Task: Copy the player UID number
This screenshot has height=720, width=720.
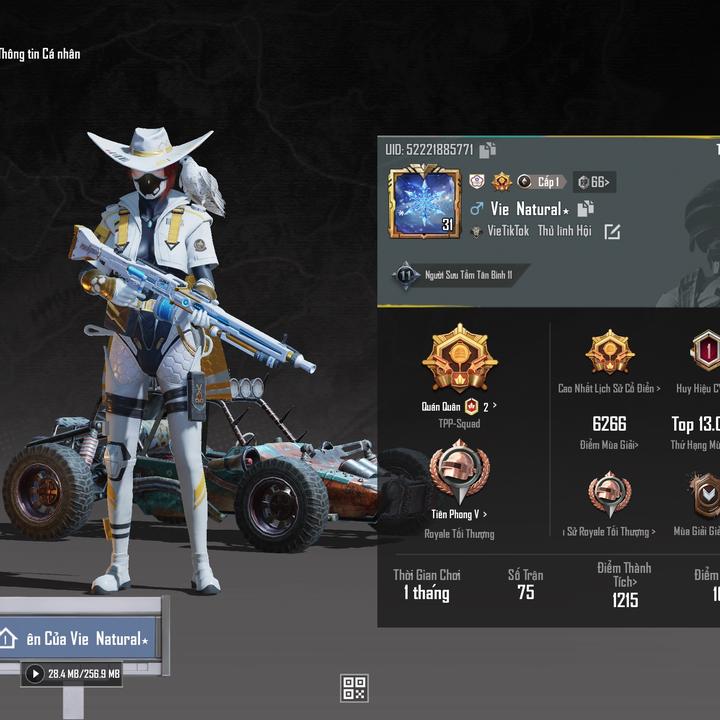Action: [x=487, y=150]
